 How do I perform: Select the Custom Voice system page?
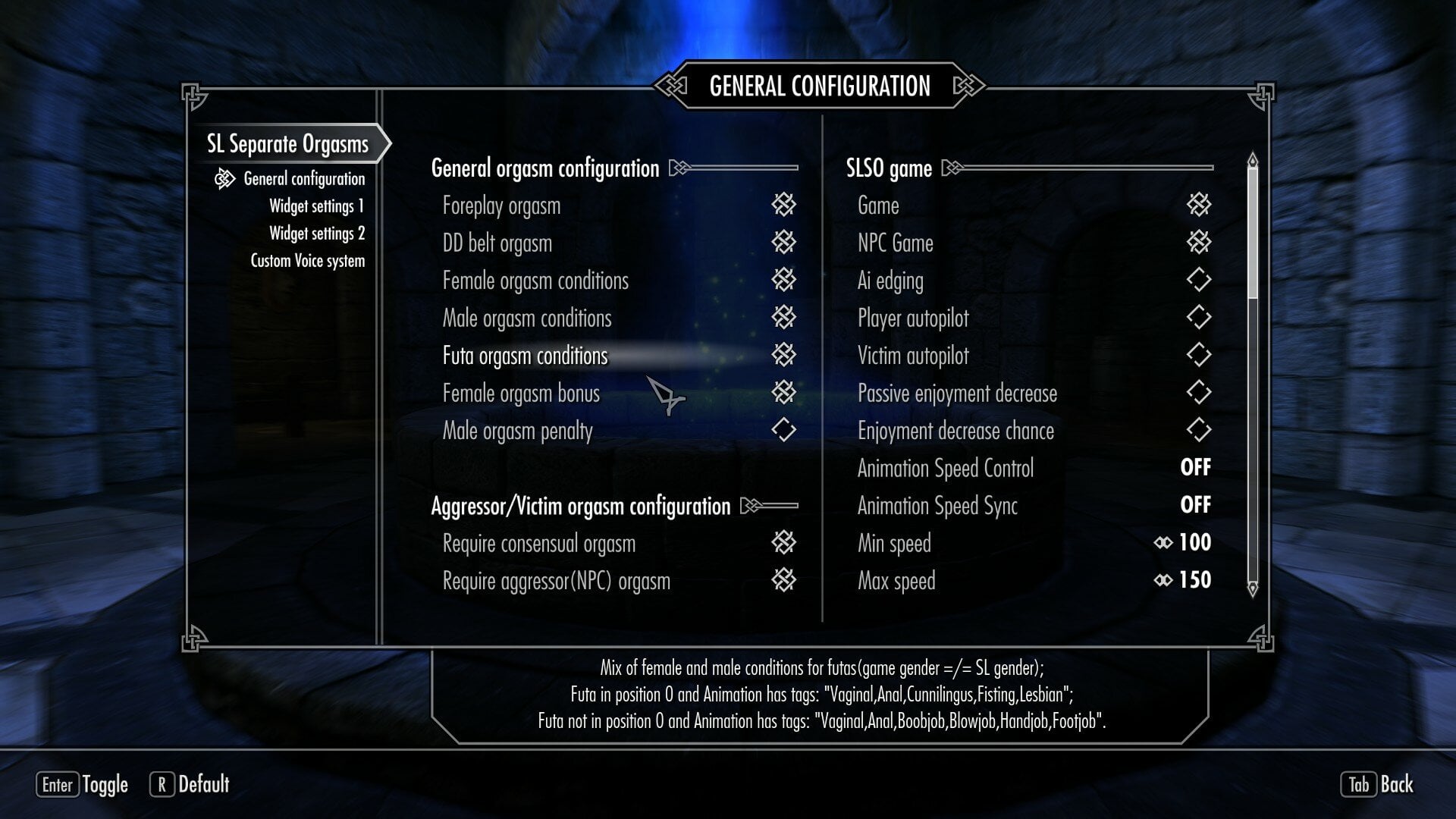click(307, 261)
